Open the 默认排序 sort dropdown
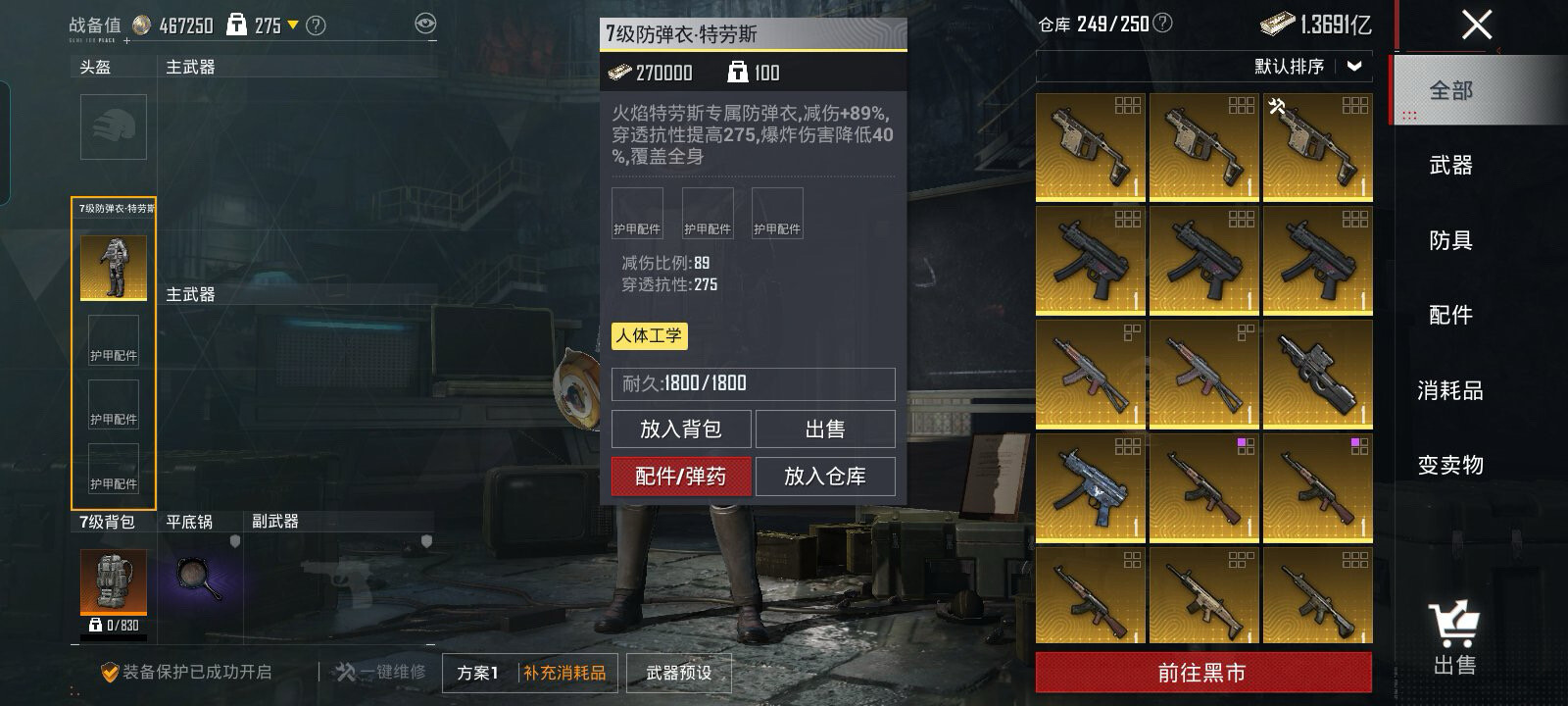 click(1308, 67)
